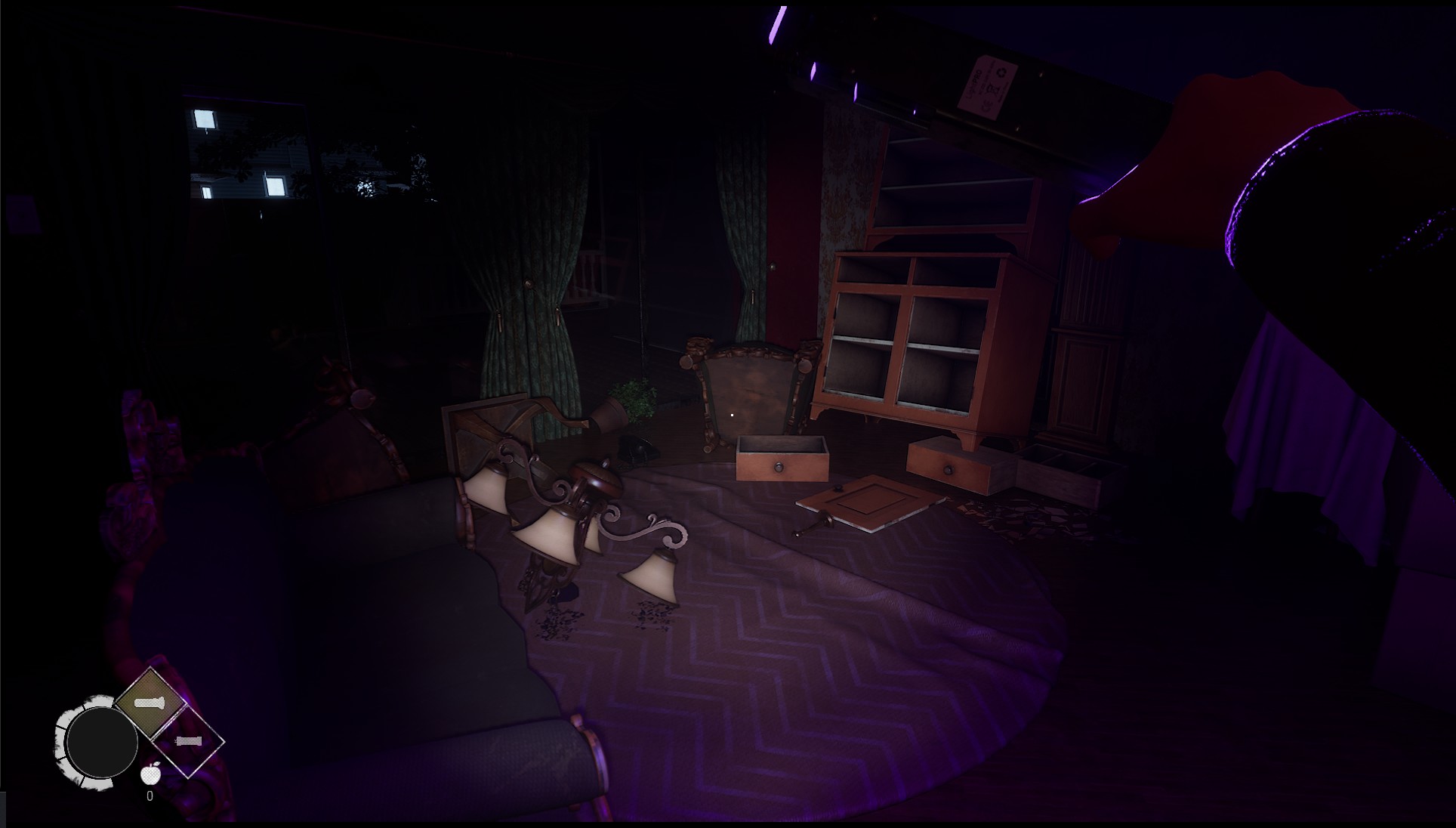1456x828 pixels.
Task: Click the apple counter icon
Action: (x=151, y=774)
